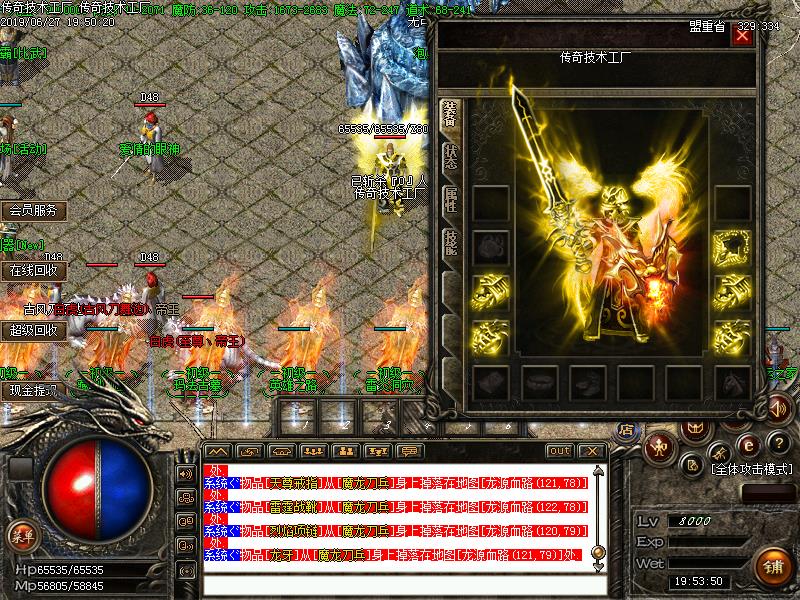Close the chat window with its X

coord(593,451)
